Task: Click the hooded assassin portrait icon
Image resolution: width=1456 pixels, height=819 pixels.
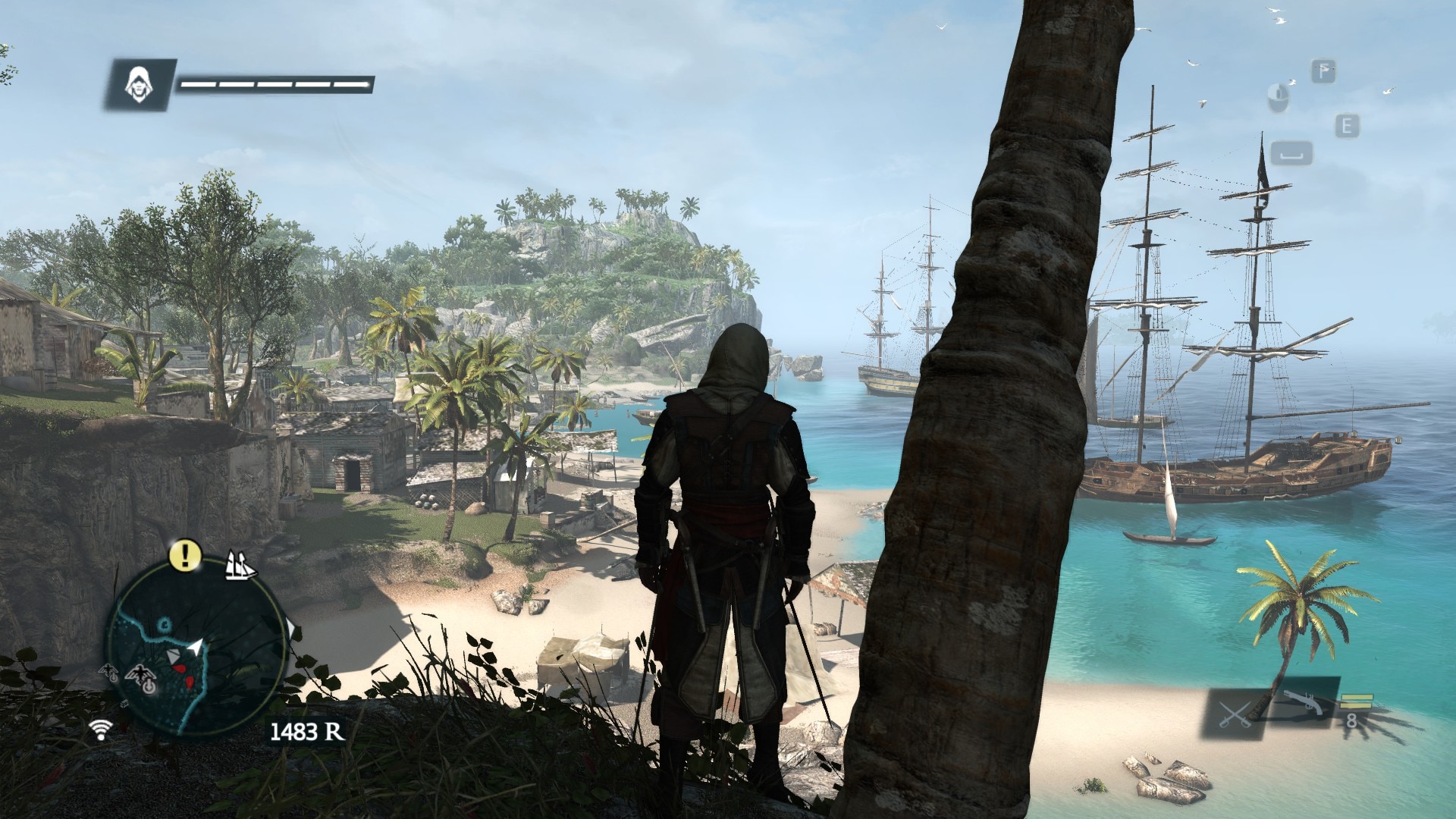Action: tap(139, 83)
